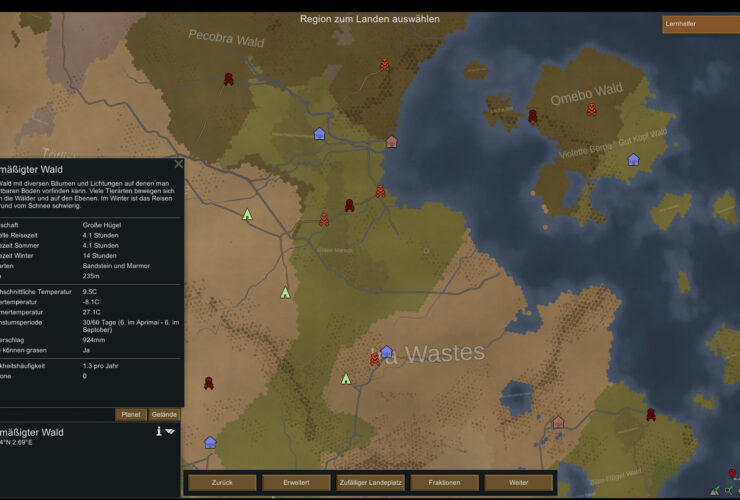Switch to the Planet tab
Screen dimensions: 740x500
click(130, 414)
